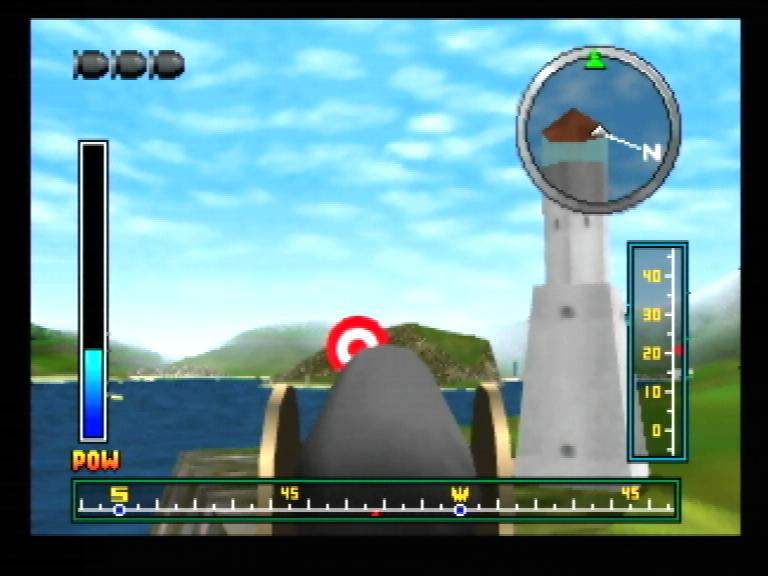
Task: Select the W marker on the heading strip
Action: point(460,495)
